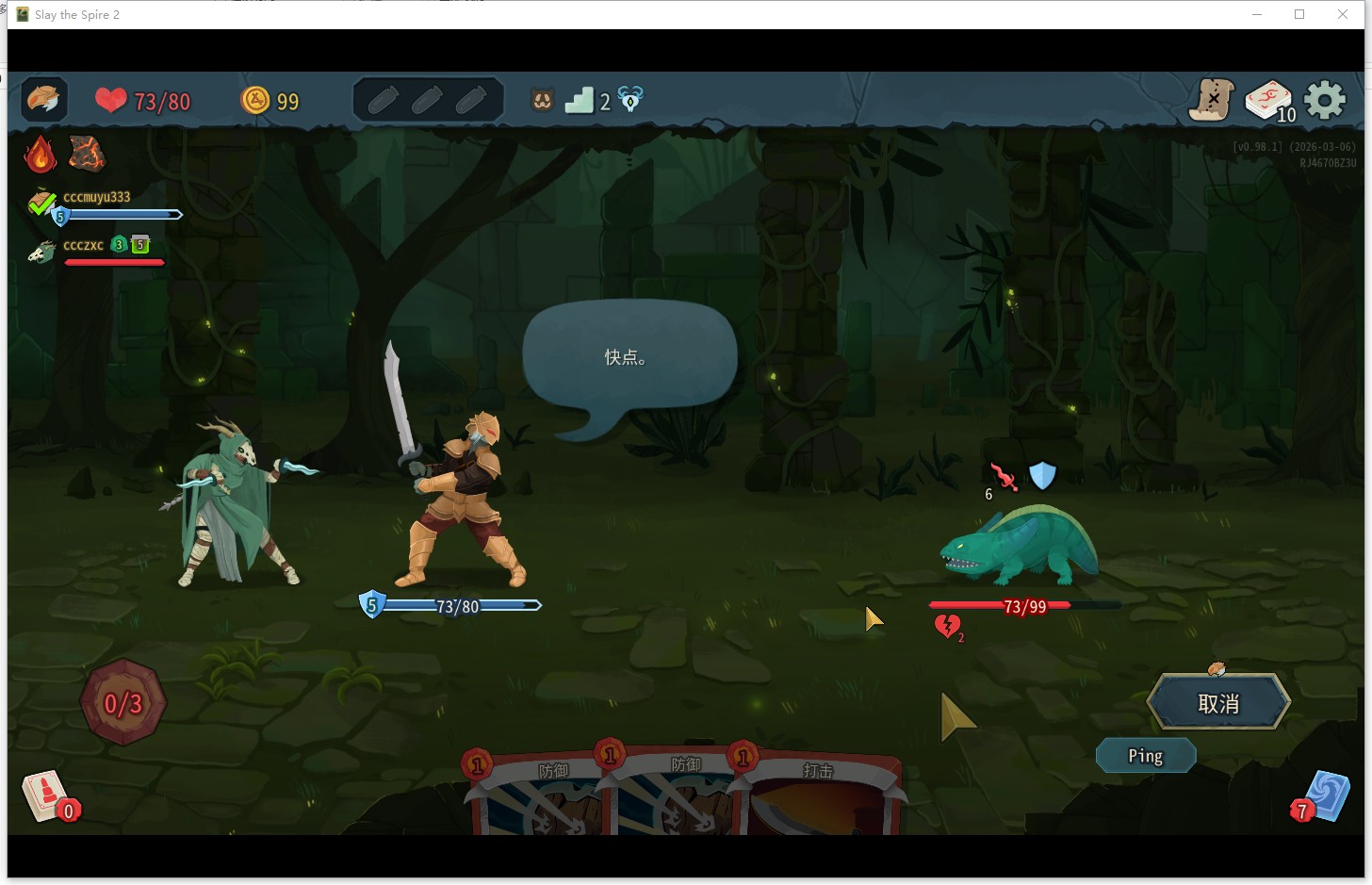Viewport: 1372px width, 885px height.
Task: Select player cccmuyu333 in party list
Action: pos(96,198)
